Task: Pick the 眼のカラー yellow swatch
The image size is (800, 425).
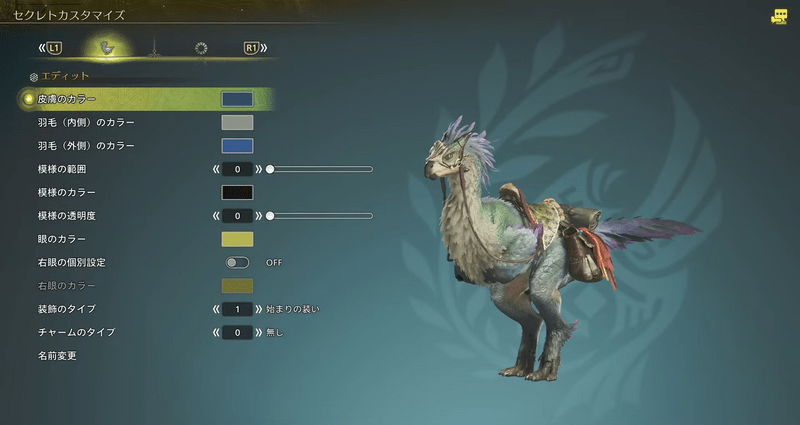Action: pyautogui.click(x=237, y=239)
